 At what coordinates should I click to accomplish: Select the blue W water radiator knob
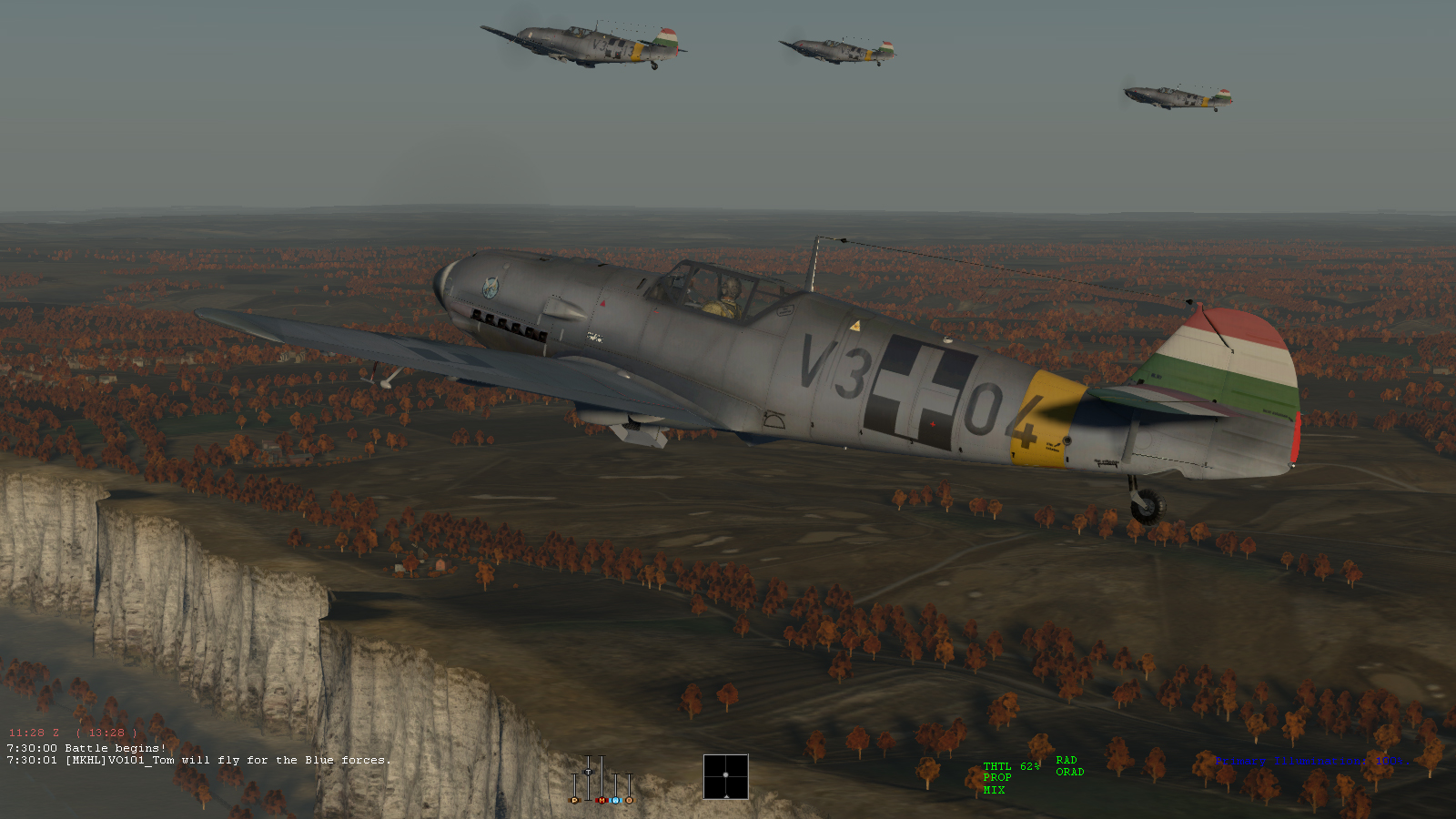coord(615,801)
